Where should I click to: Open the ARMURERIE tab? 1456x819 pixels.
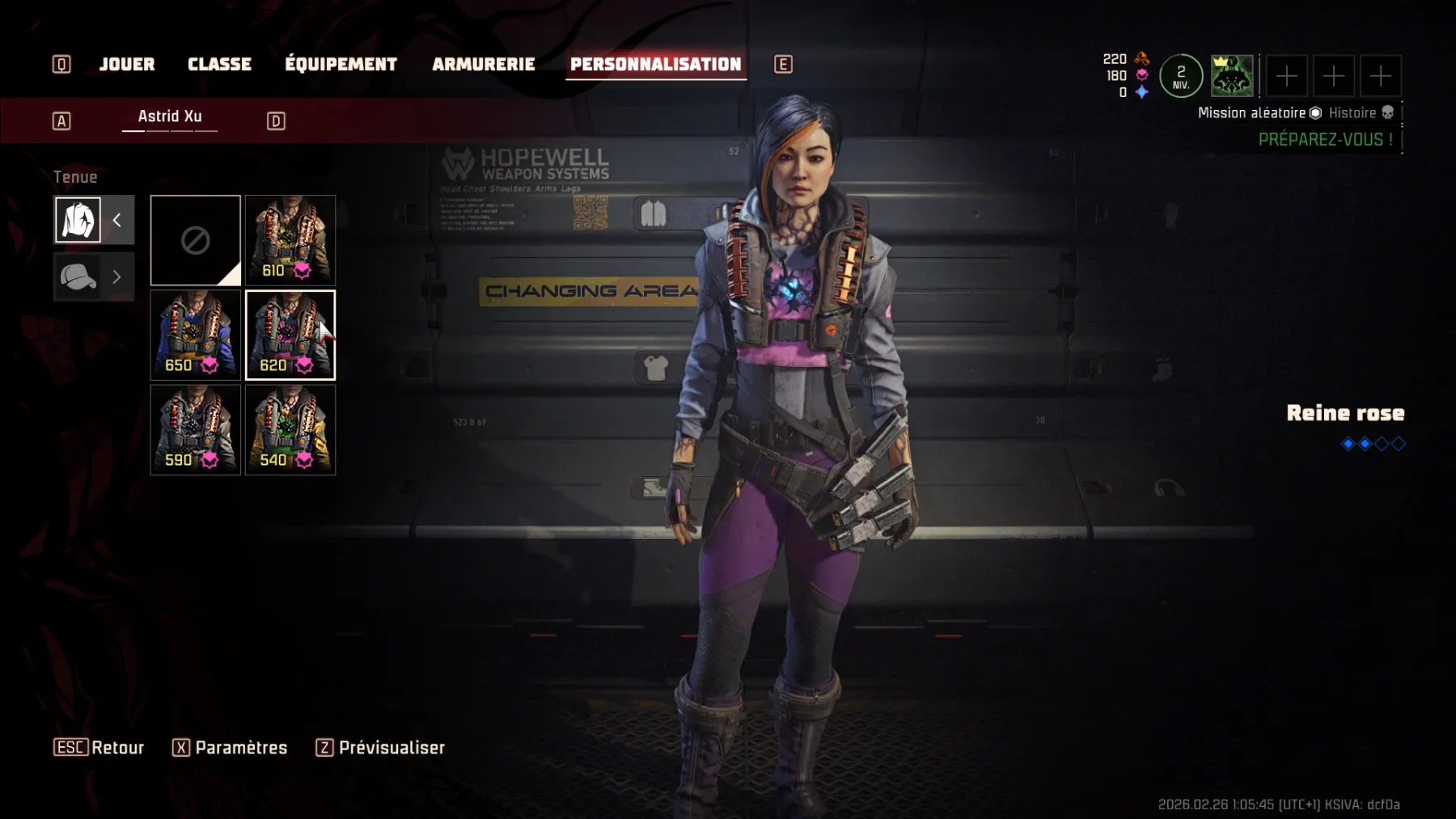483,65
